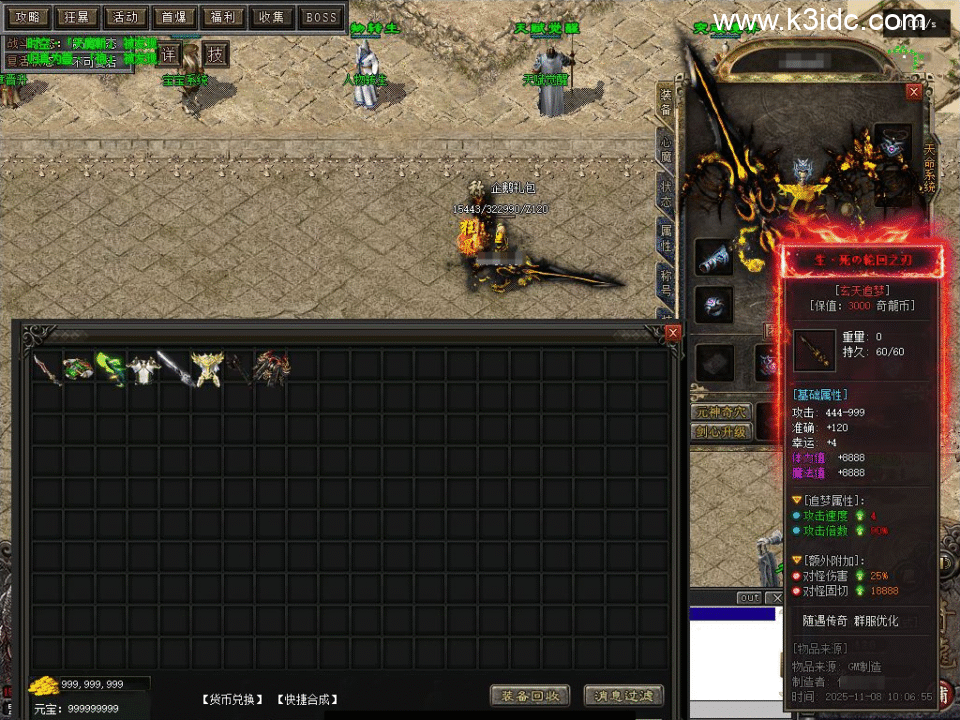The image size is (960, 720).
Task: Open the 攻略 guide menu
Action: click(28, 17)
